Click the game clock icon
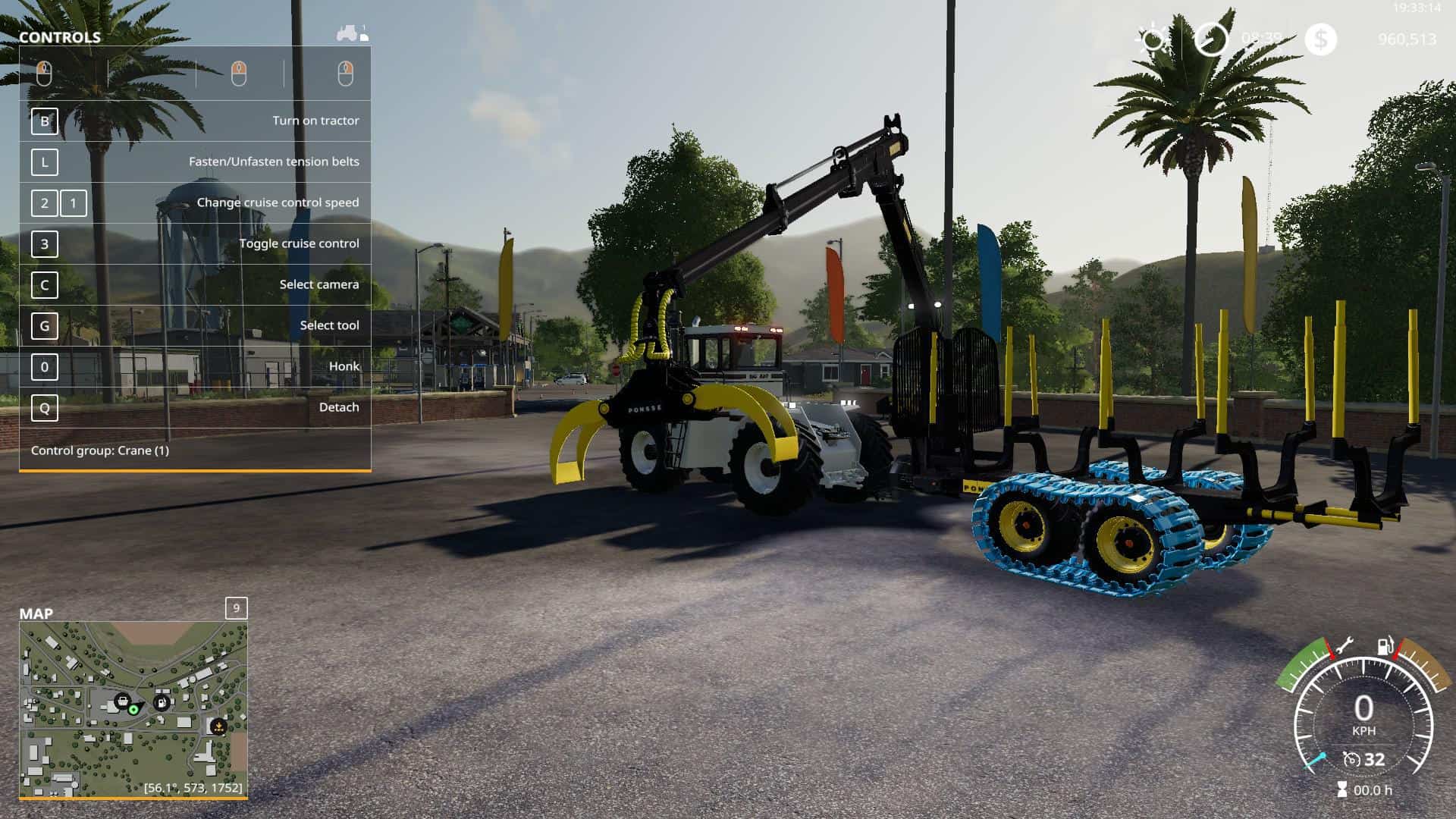The height and width of the screenshot is (819, 1456). click(1210, 39)
